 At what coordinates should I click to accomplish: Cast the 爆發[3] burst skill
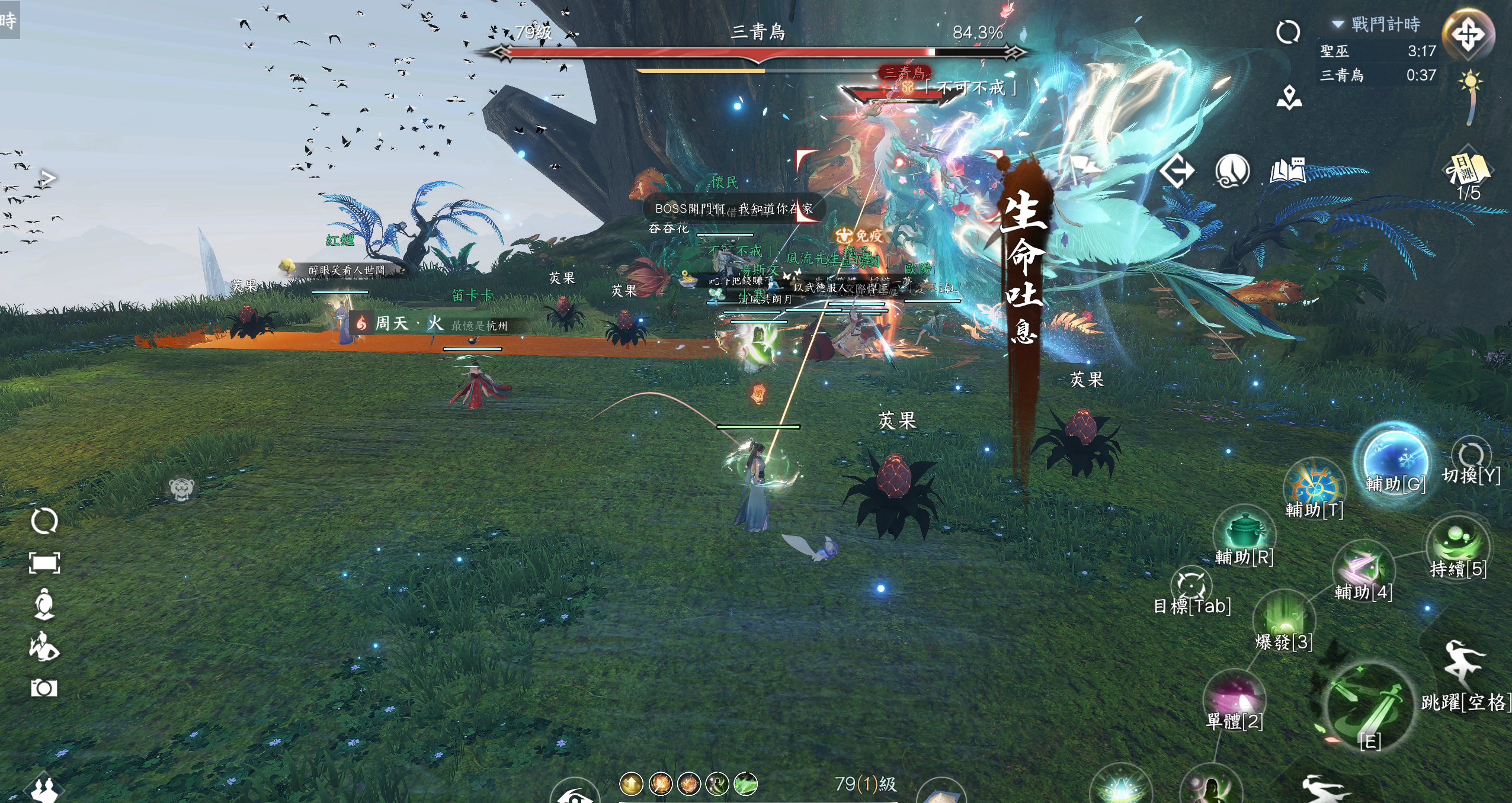(1284, 619)
